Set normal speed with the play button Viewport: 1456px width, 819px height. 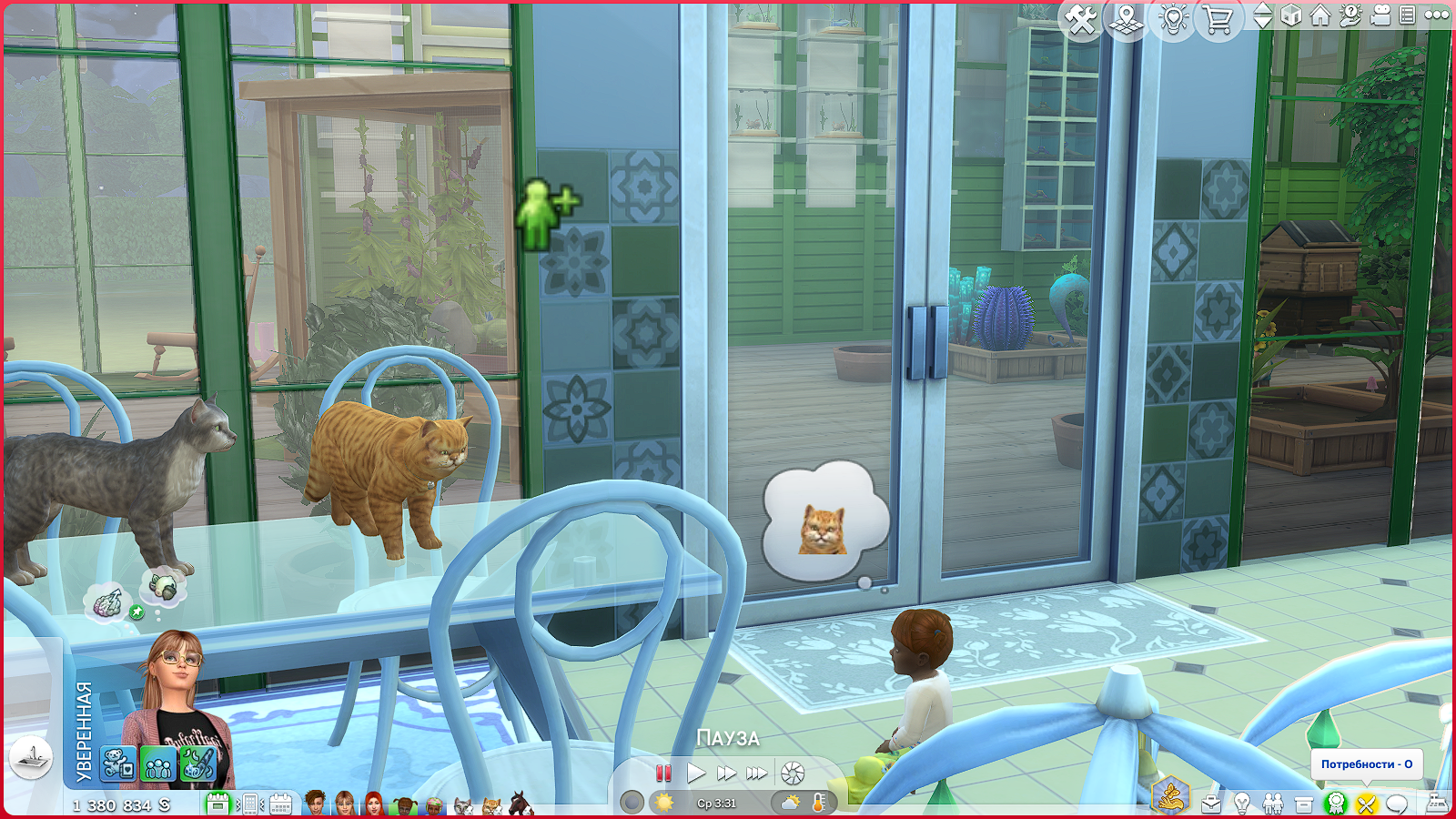pos(696,773)
